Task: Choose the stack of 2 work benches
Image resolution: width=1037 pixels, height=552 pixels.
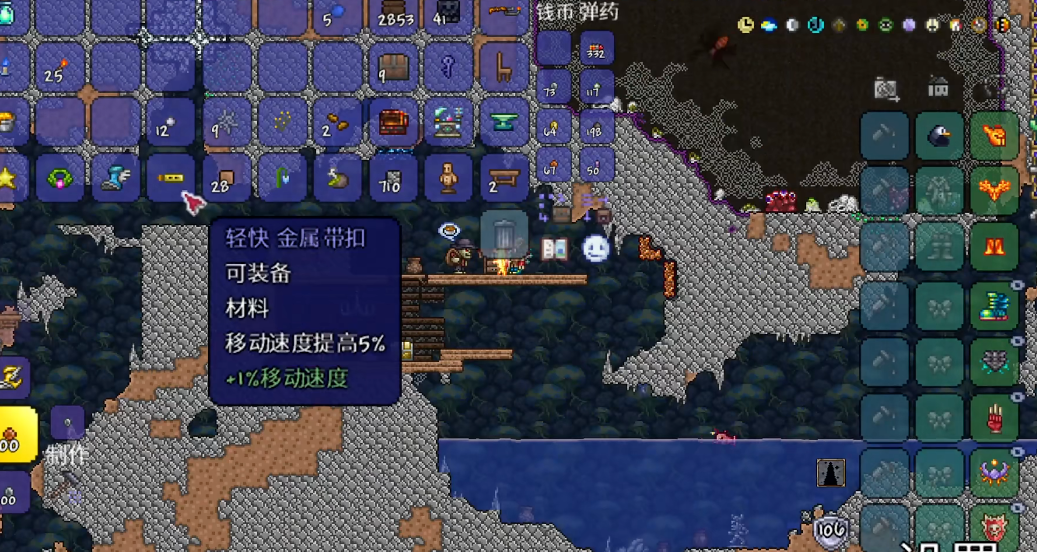Action: [504, 178]
